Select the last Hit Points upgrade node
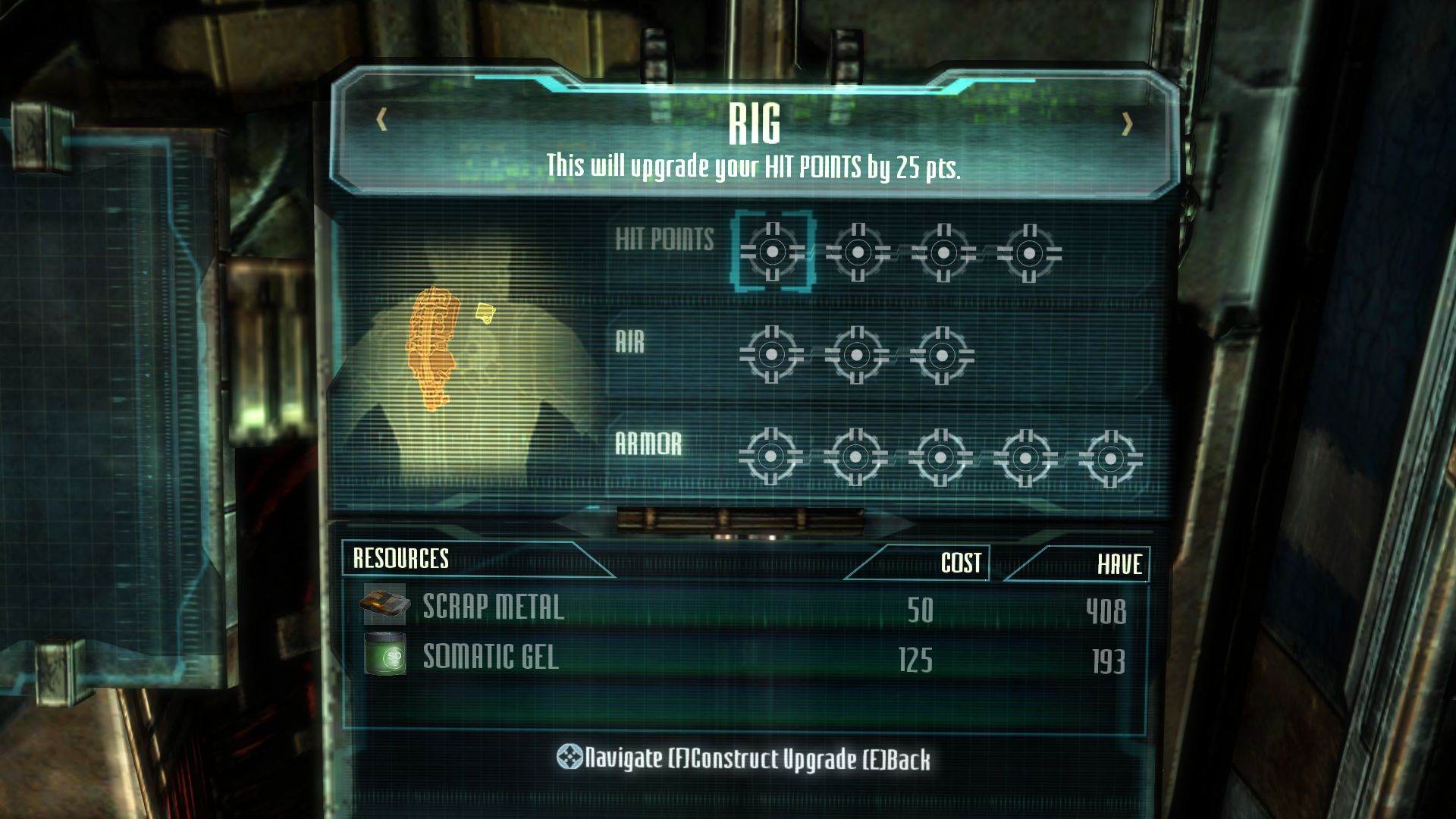 pyautogui.click(x=1029, y=253)
